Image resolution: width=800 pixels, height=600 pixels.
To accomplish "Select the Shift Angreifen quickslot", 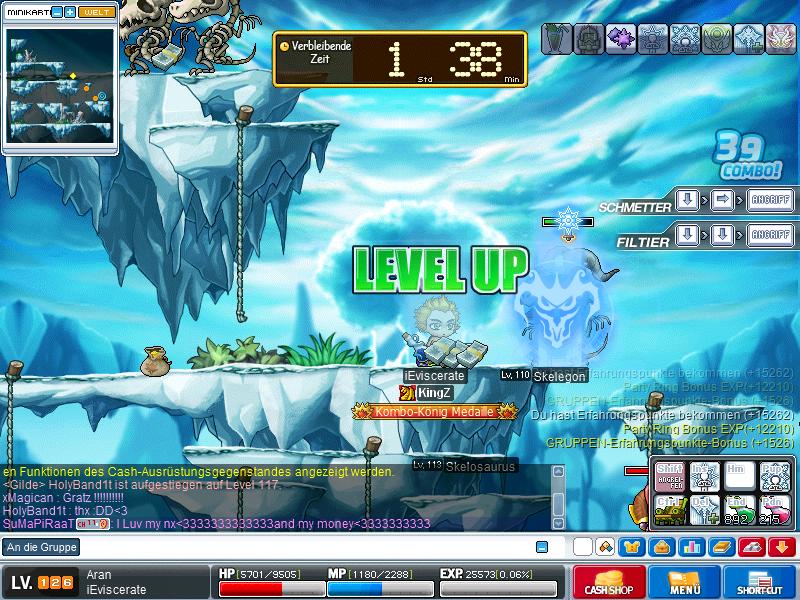I will 670,476.
